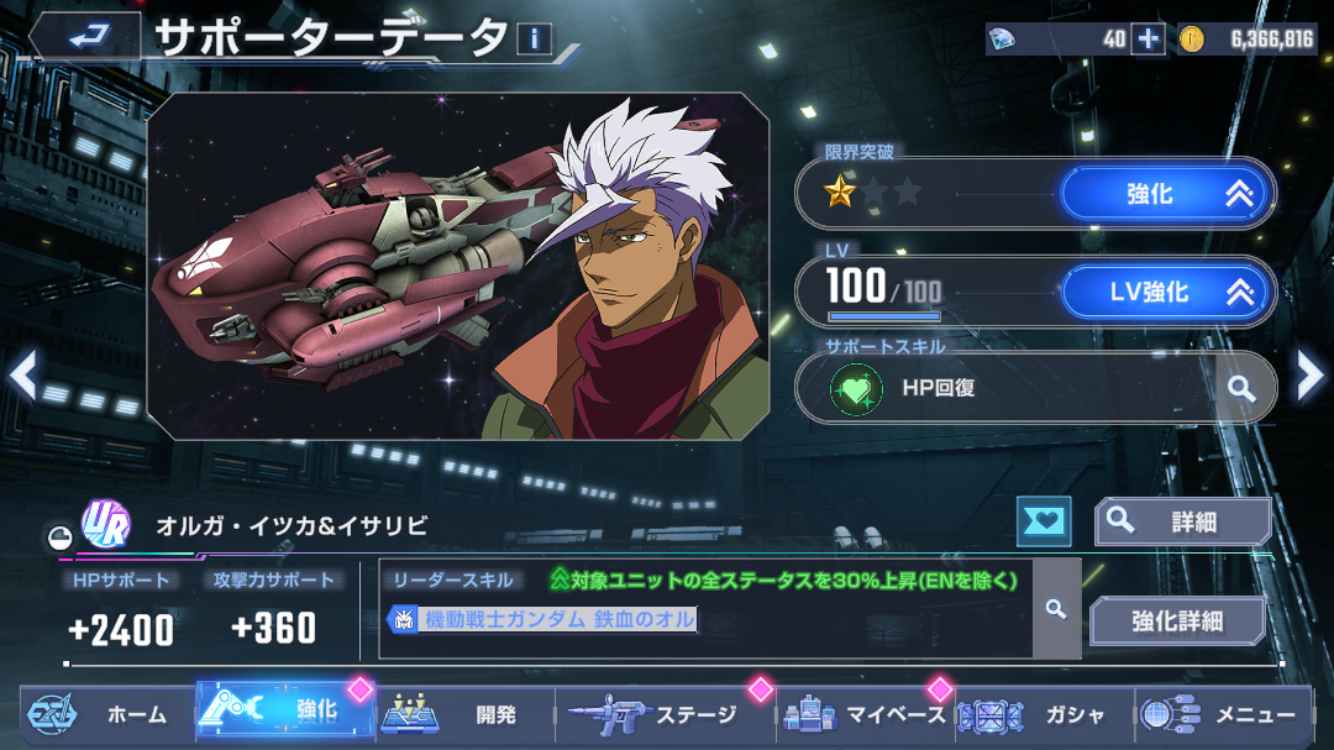Show the next supporter with right arrow
Viewport: 1334px width, 750px height.
[x=1309, y=377]
